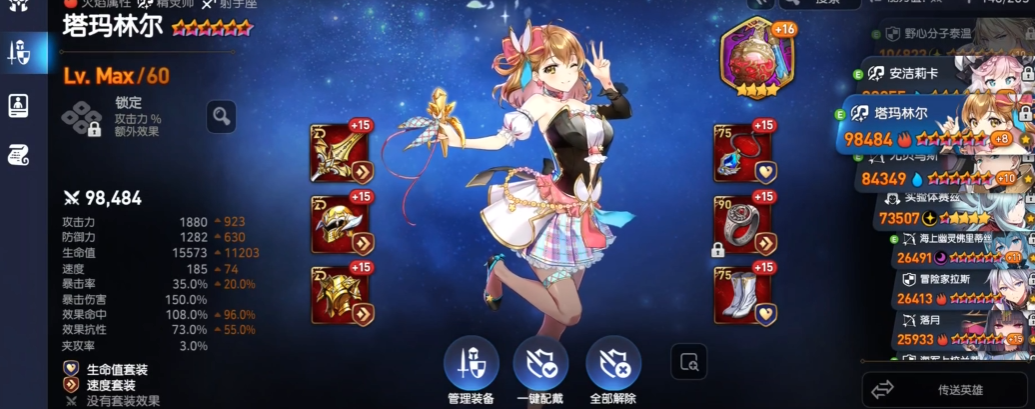Select the sword-and-shield equipment sidebar tab
This screenshot has width=1035, height=409.
click(x=18, y=53)
